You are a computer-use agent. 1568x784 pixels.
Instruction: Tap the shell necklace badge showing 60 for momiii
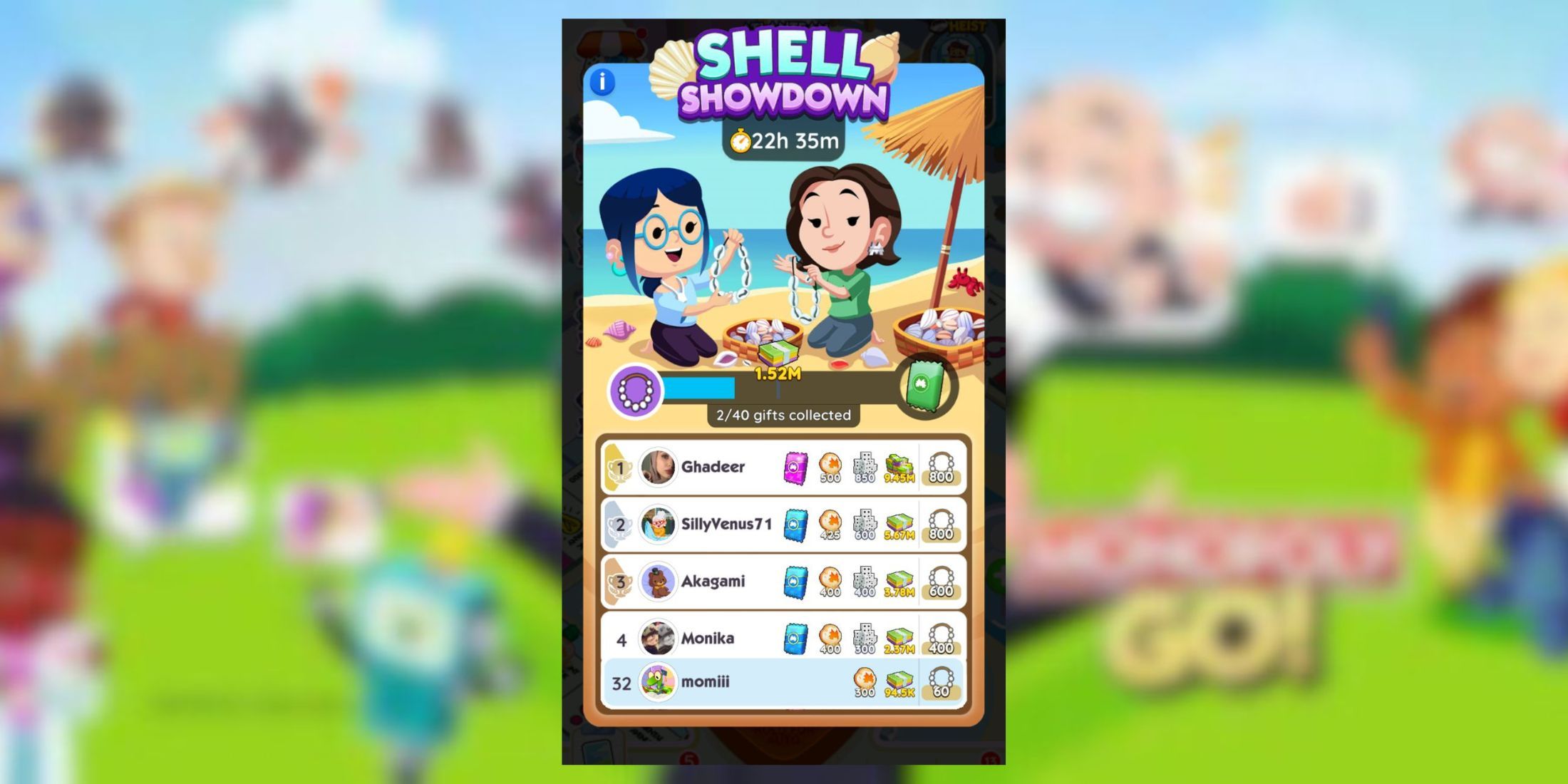(x=941, y=683)
